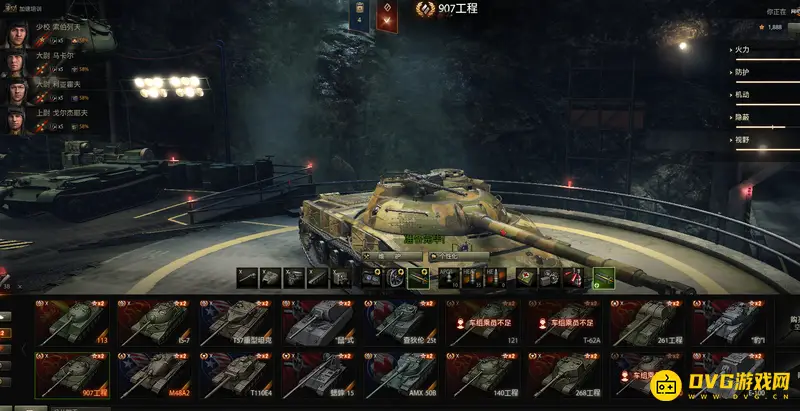Select the 907工程 tank thumbnail
Screen dimensions: 800x411
[74, 374]
